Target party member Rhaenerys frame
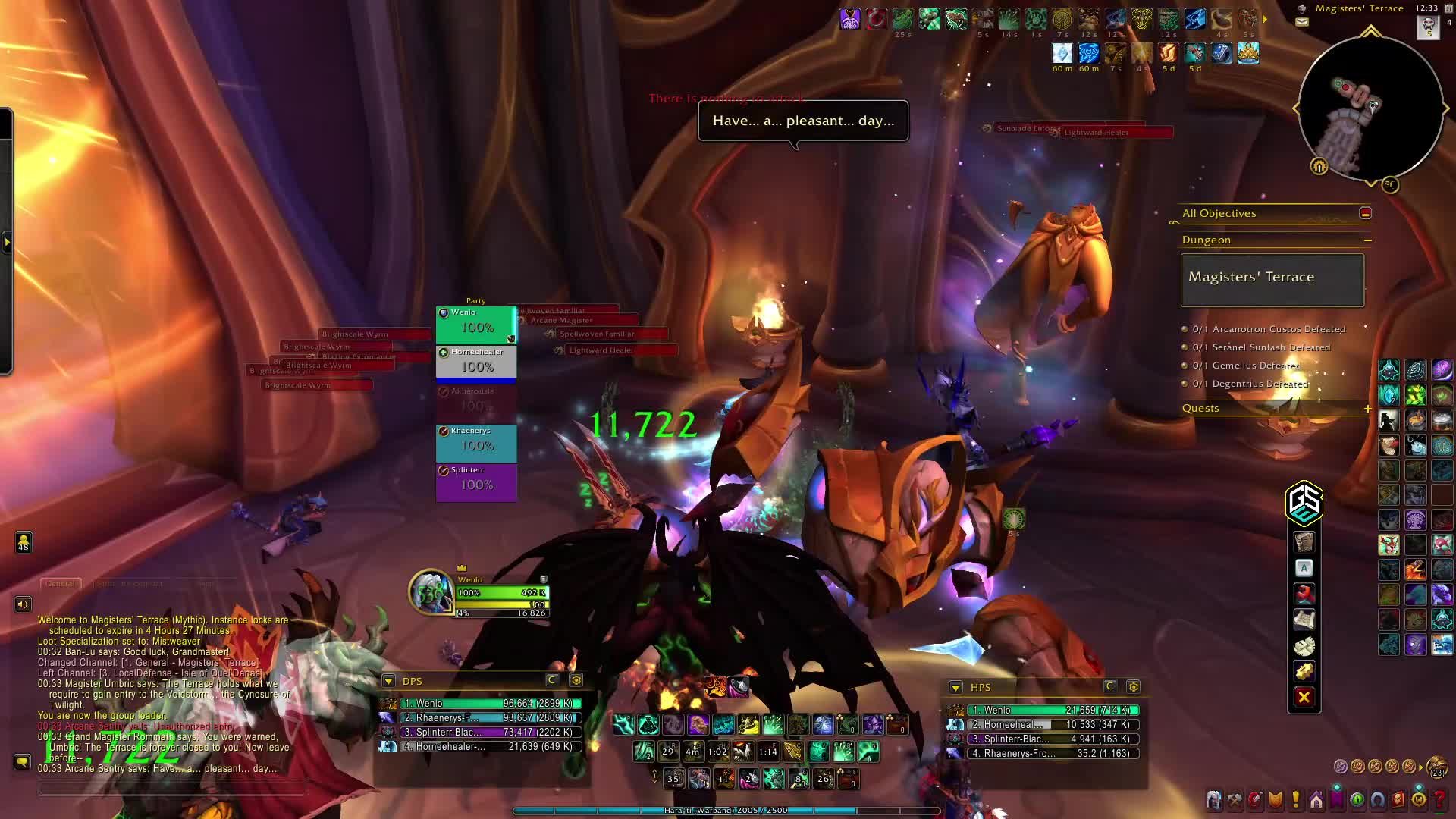1456x819 pixels. (x=476, y=440)
